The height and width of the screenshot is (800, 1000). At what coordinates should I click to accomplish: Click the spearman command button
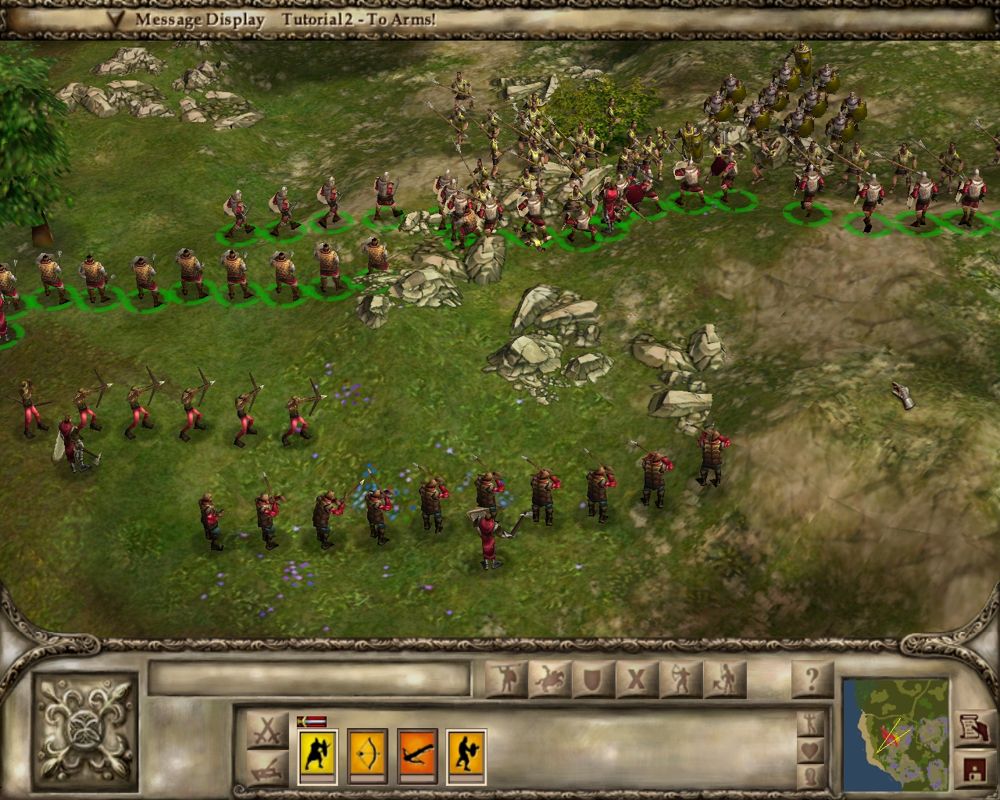pyautogui.click(x=506, y=680)
